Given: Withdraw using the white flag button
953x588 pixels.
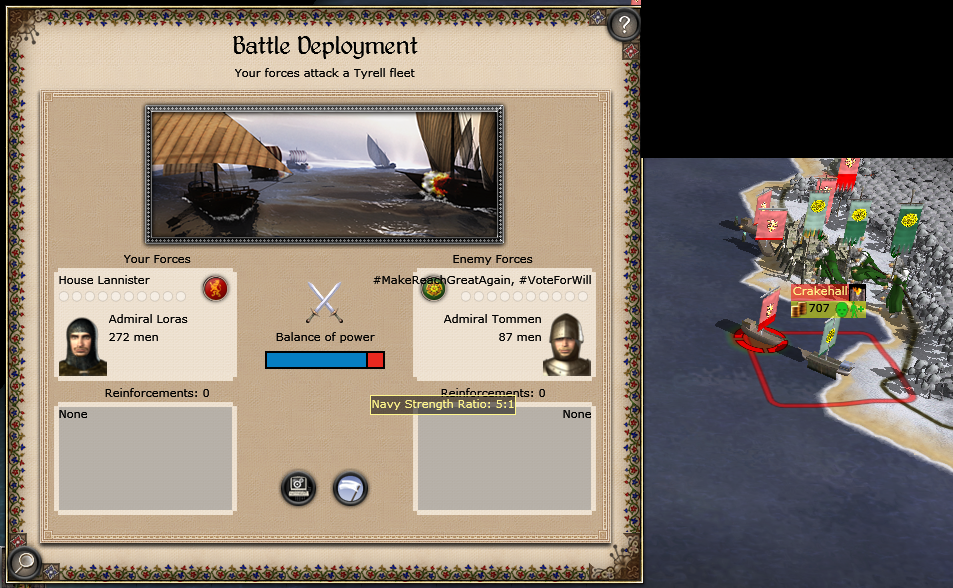Looking at the screenshot, I should [x=350, y=488].
